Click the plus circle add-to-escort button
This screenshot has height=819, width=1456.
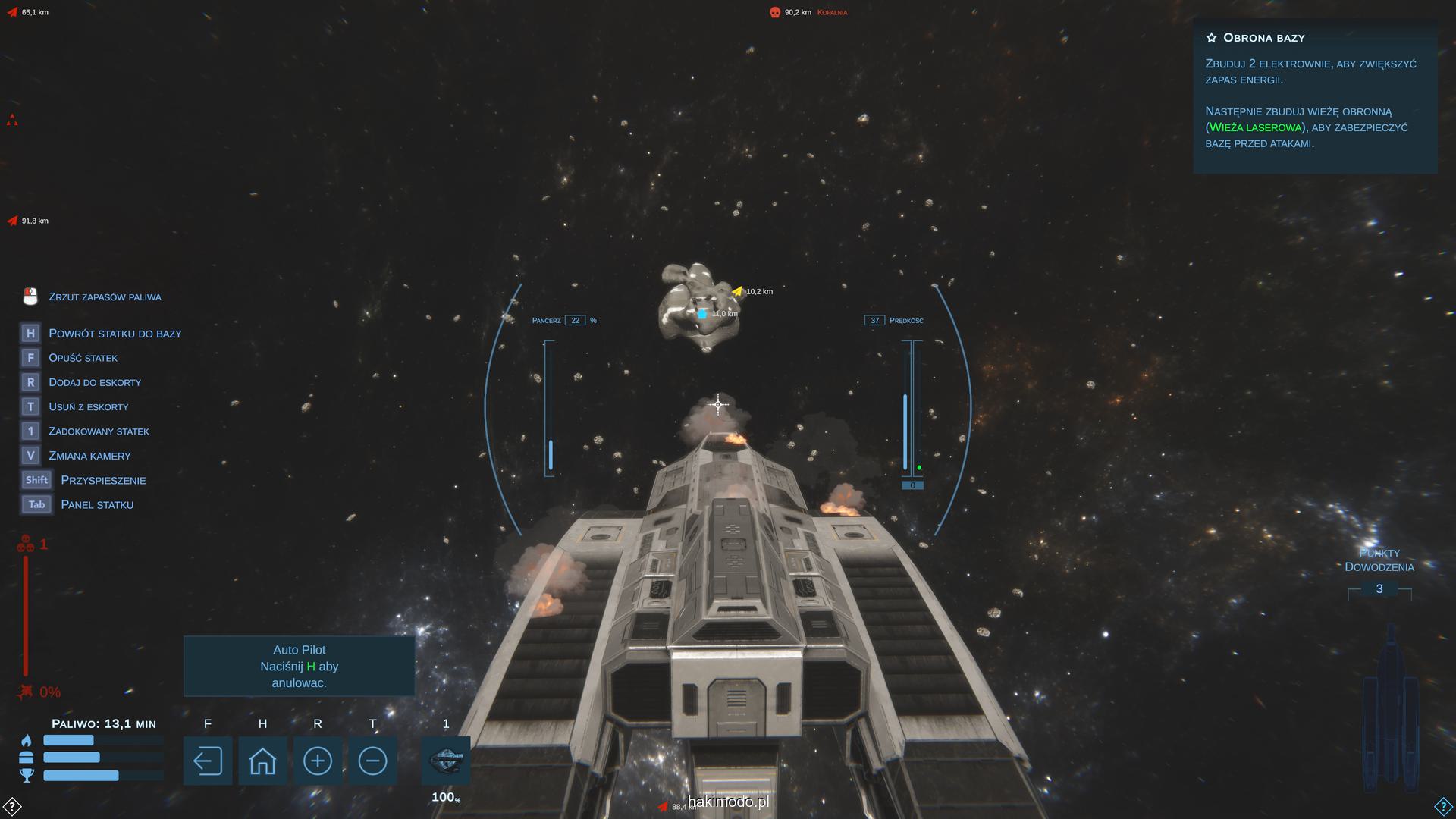(x=317, y=761)
